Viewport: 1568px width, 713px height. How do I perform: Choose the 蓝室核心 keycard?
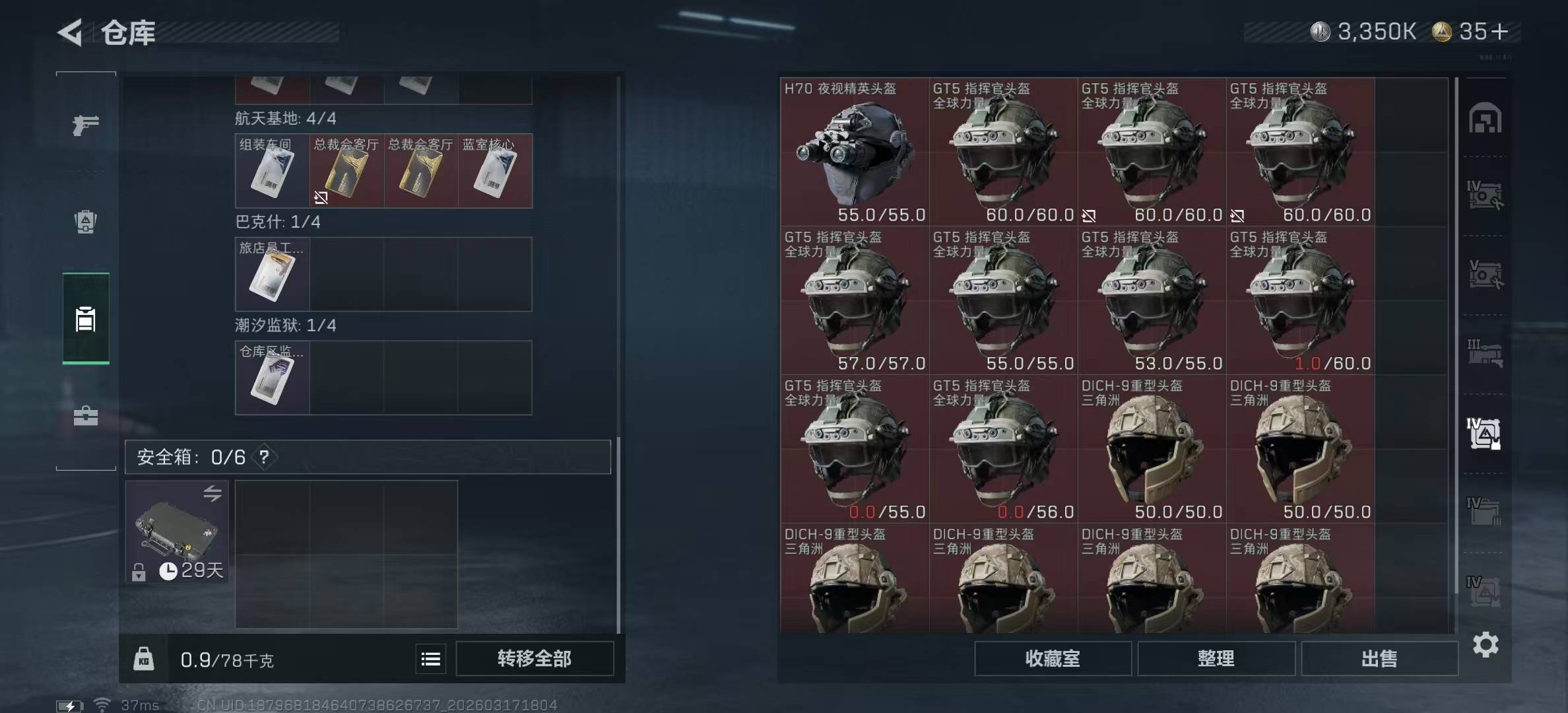[x=495, y=171]
